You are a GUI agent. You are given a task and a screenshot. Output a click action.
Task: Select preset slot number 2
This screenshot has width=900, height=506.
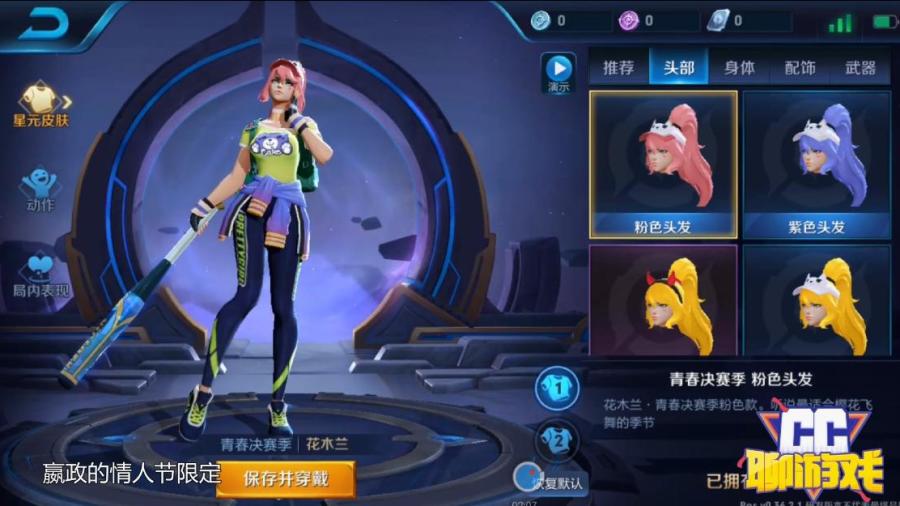(x=556, y=438)
